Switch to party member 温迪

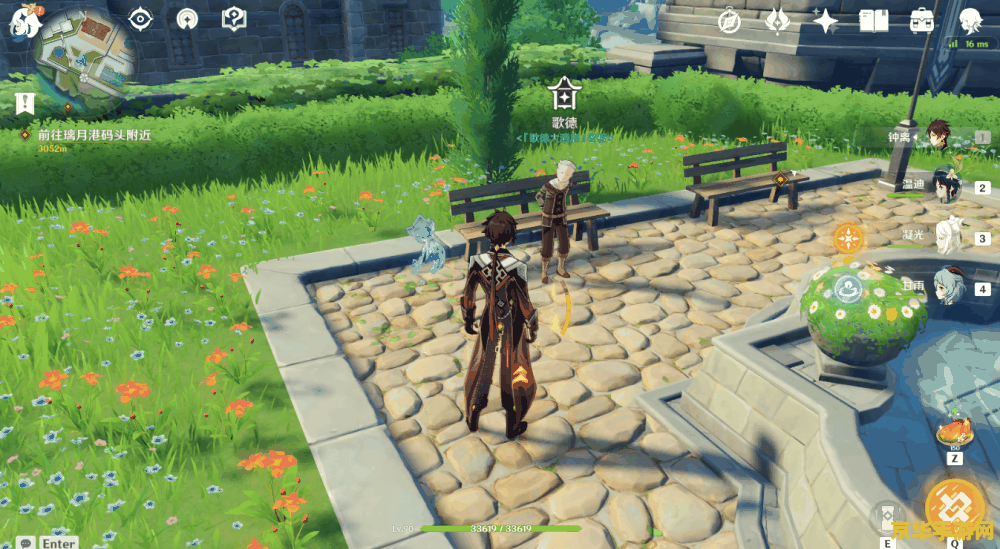click(x=944, y=186)
